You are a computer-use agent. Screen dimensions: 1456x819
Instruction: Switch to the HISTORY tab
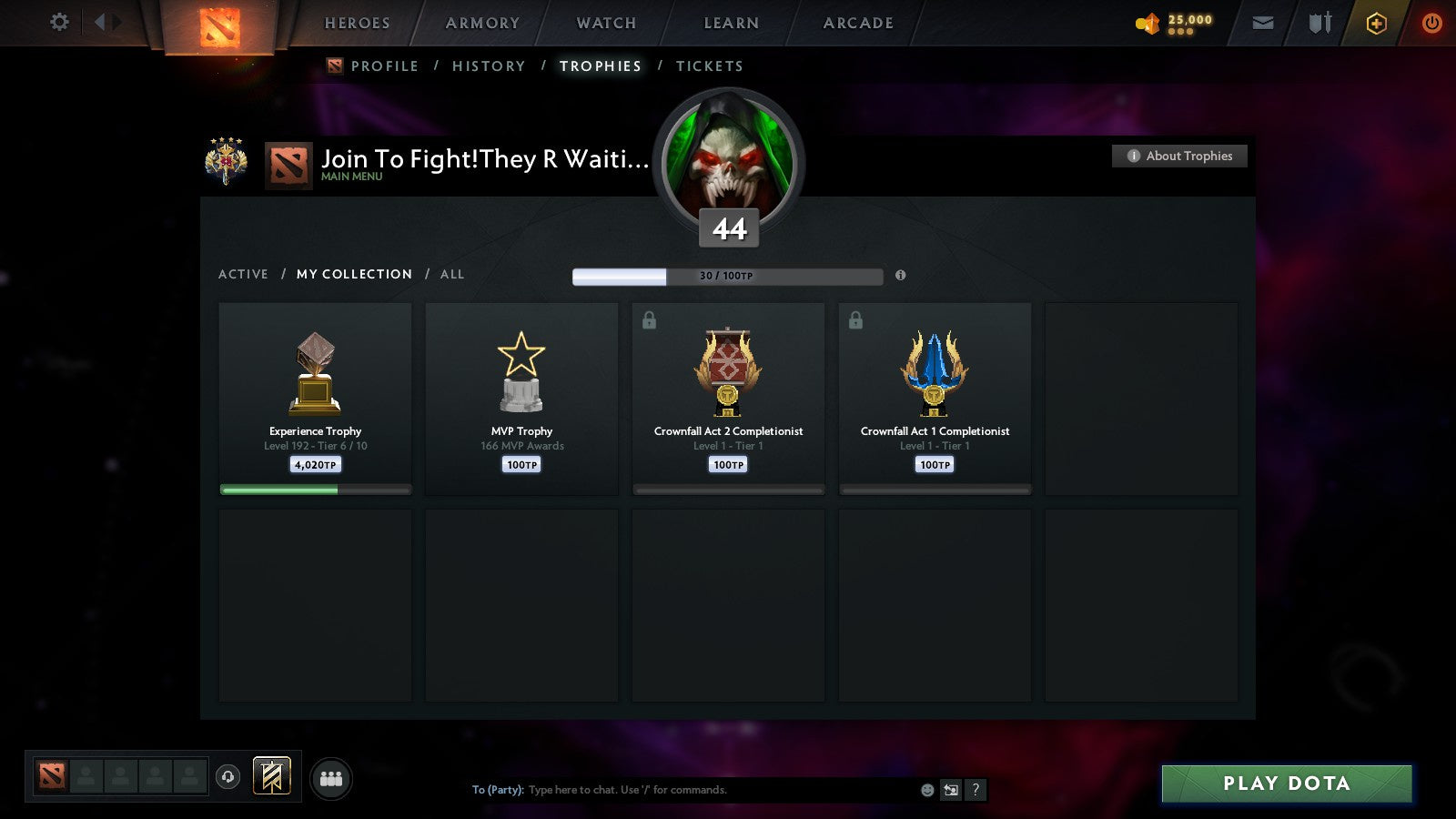click(x=489, y=66)
